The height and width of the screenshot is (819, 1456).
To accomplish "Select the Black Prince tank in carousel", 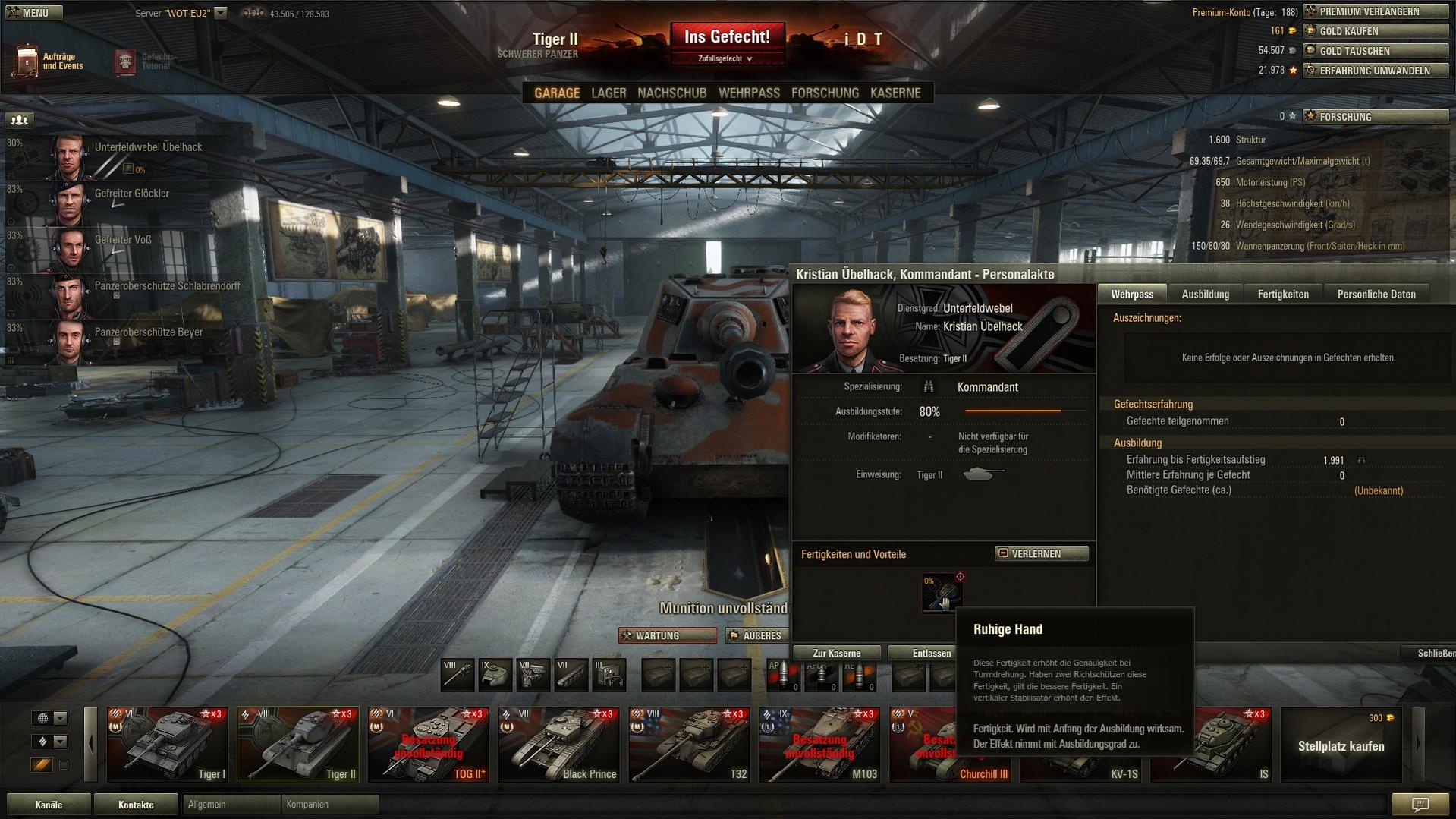I will click(558, 745).
